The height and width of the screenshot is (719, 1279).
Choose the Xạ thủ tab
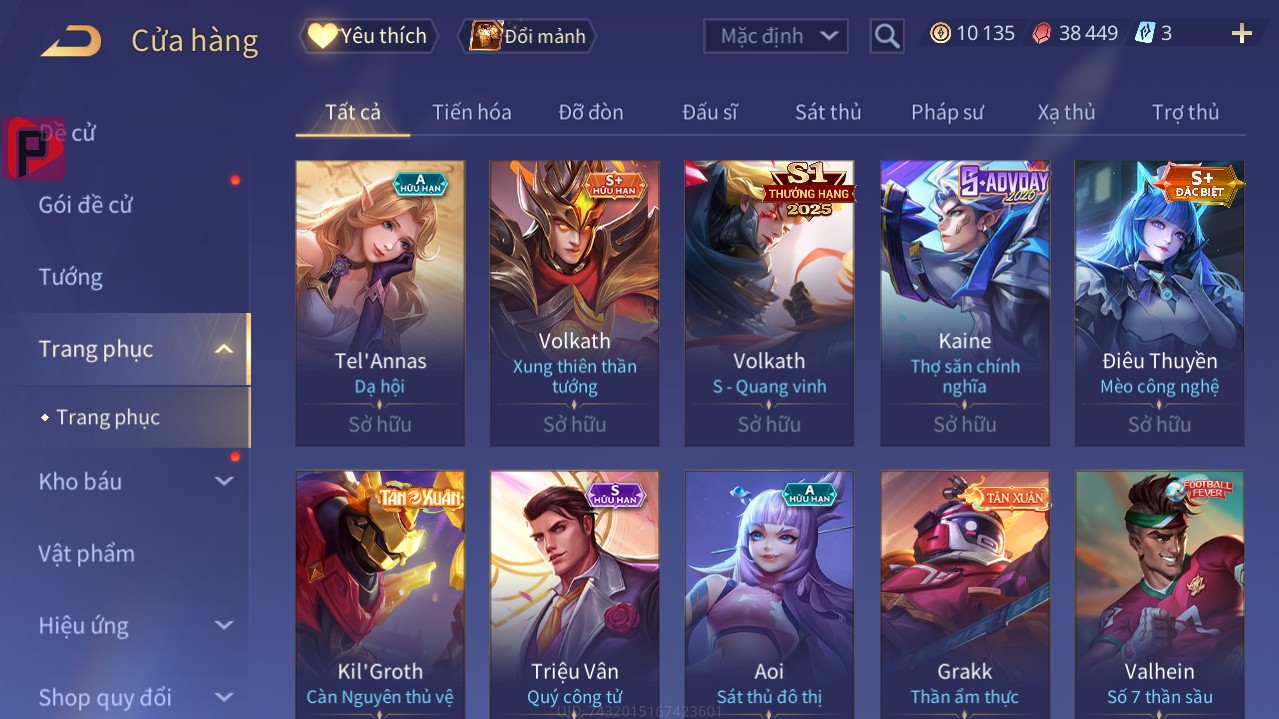[1066, 112]
